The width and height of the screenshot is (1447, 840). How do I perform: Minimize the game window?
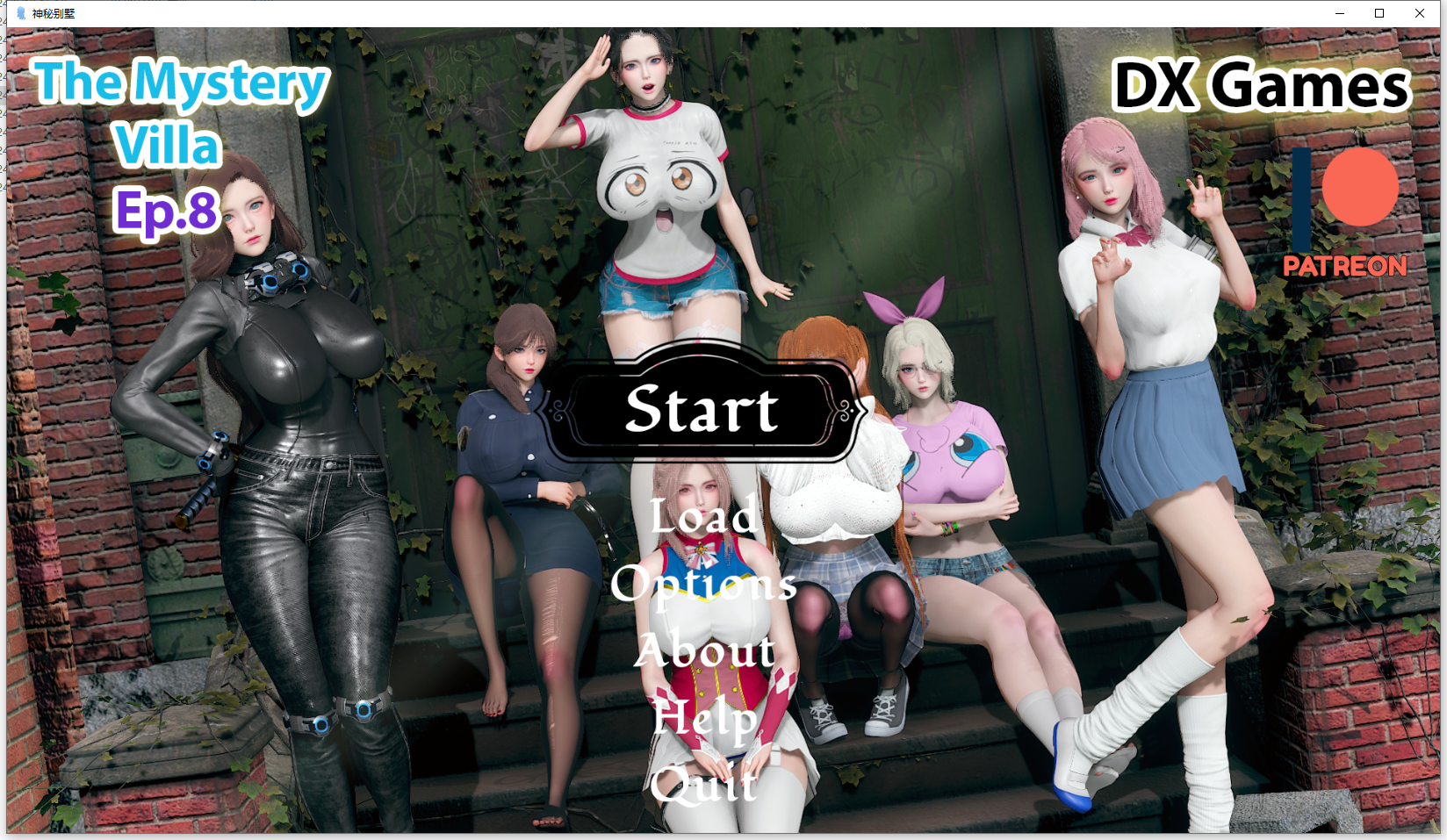(1338, 13)
